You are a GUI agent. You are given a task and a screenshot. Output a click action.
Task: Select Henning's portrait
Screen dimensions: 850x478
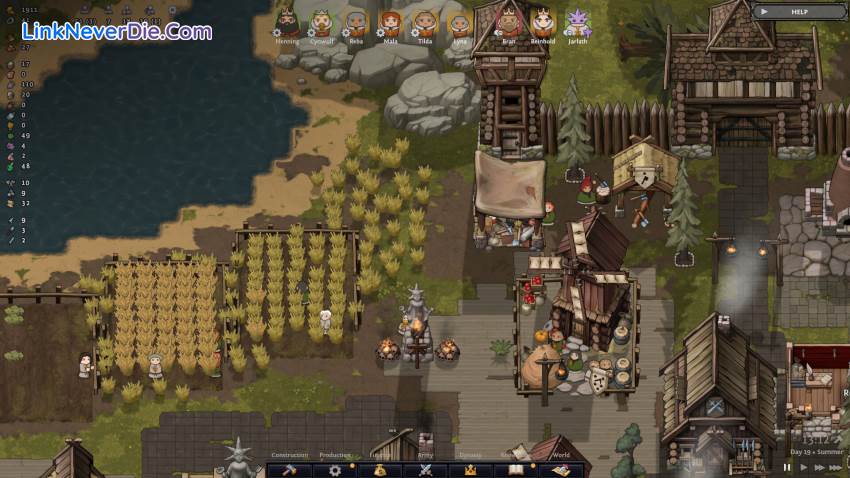[287, 22]
